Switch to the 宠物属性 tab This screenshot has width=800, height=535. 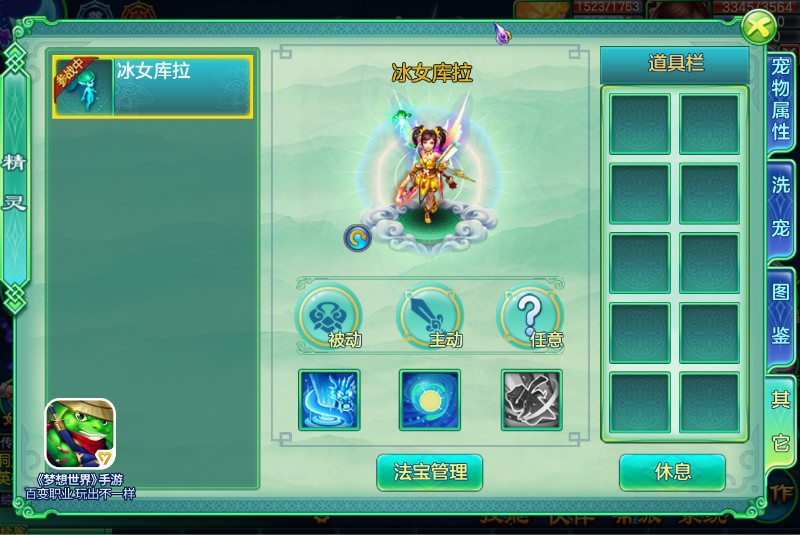coord(781,99)
